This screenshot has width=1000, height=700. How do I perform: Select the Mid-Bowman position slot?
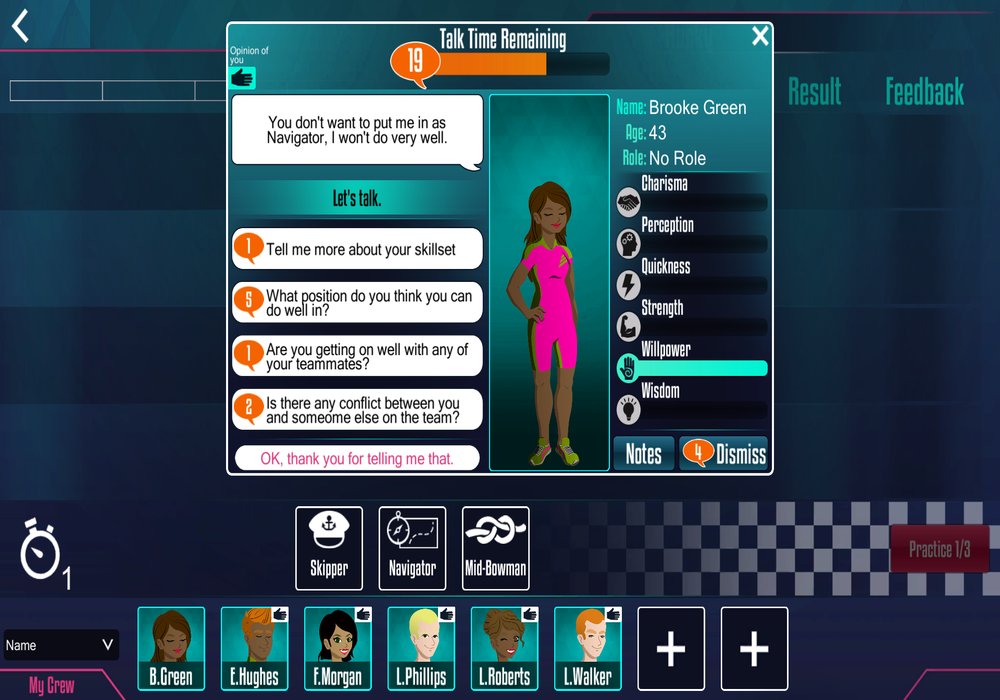click(496, 548)
